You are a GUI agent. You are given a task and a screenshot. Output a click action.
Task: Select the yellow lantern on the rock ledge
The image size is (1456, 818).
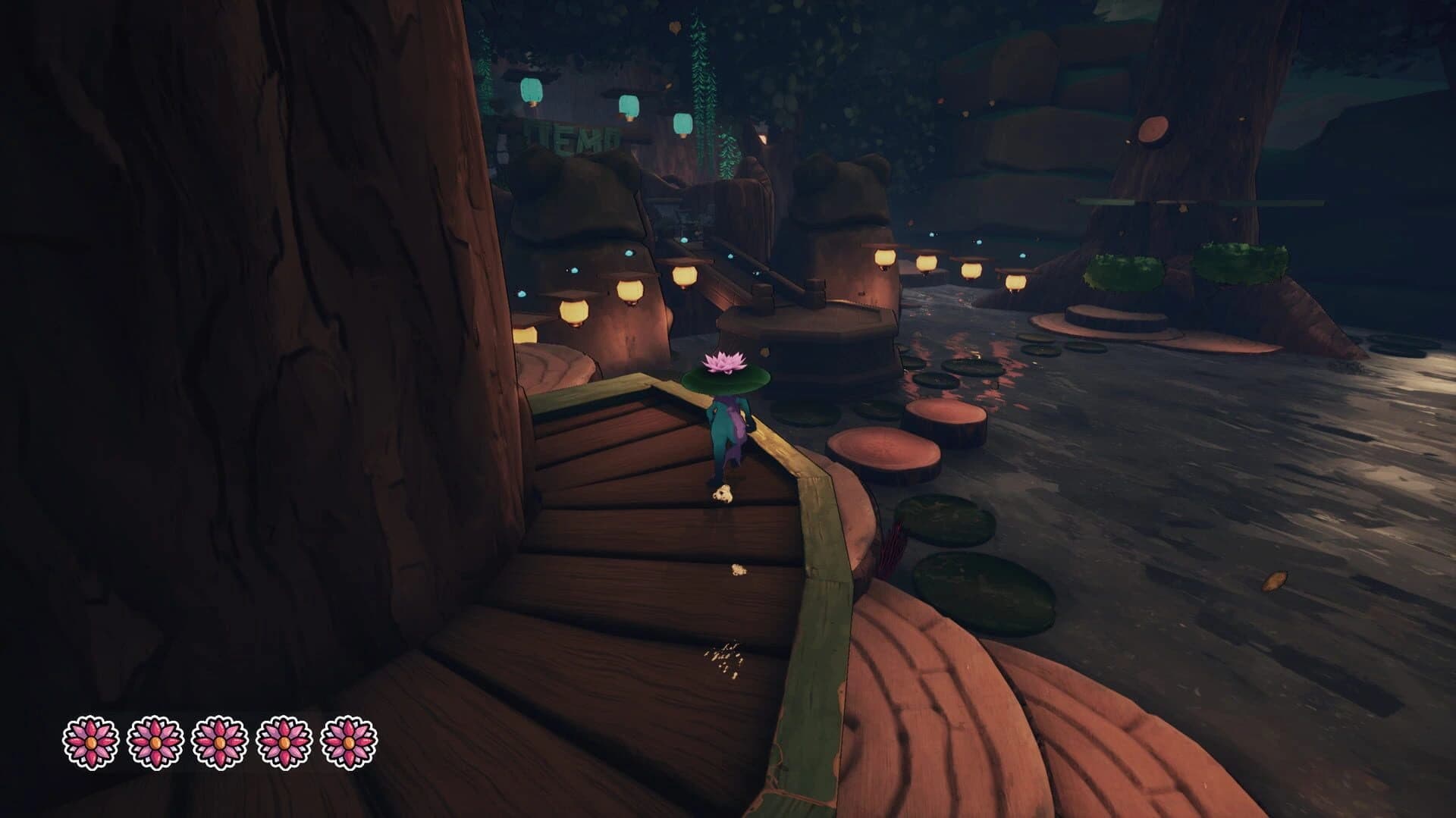(574, 313)
